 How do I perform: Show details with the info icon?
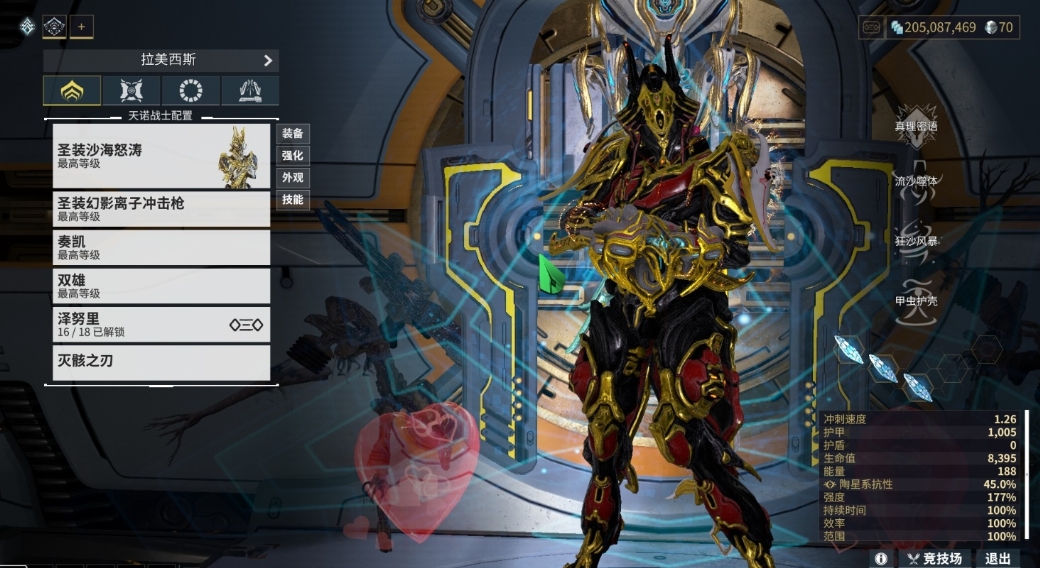click(881, 559)
